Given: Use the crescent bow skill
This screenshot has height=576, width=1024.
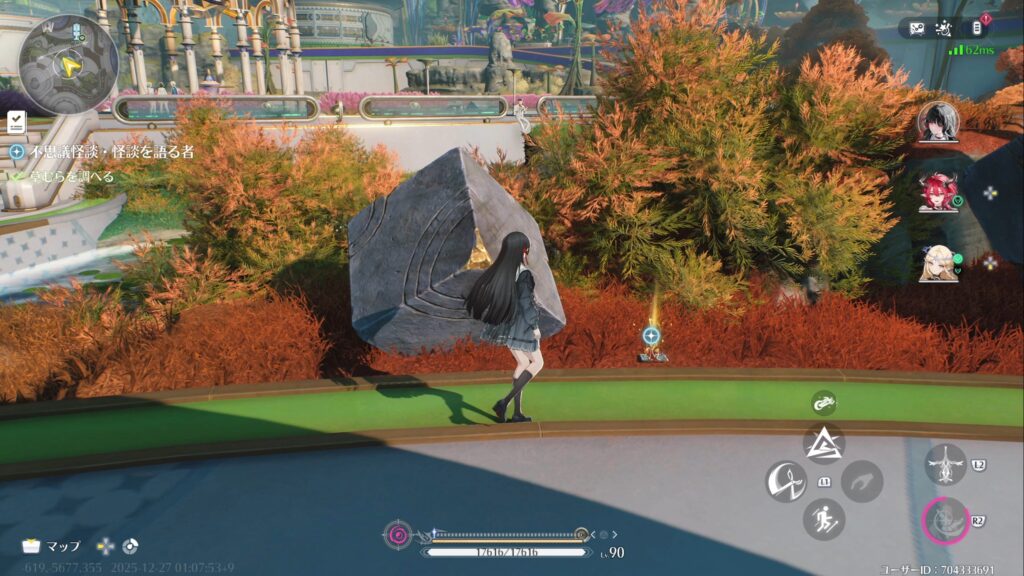Looking at the screenshot, I should point(786,481).
